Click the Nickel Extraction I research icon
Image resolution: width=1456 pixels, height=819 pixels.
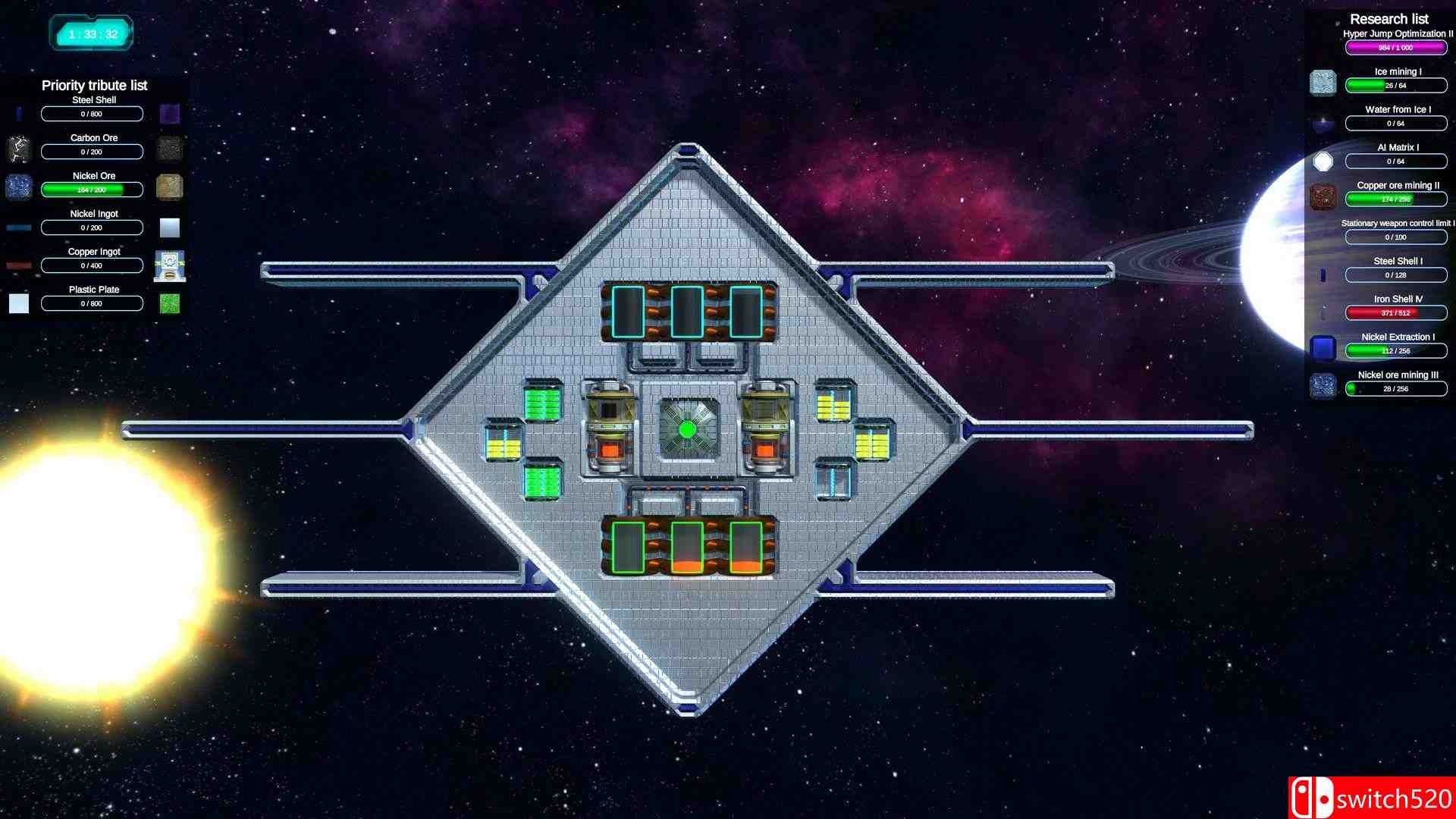coord(1323,347)
